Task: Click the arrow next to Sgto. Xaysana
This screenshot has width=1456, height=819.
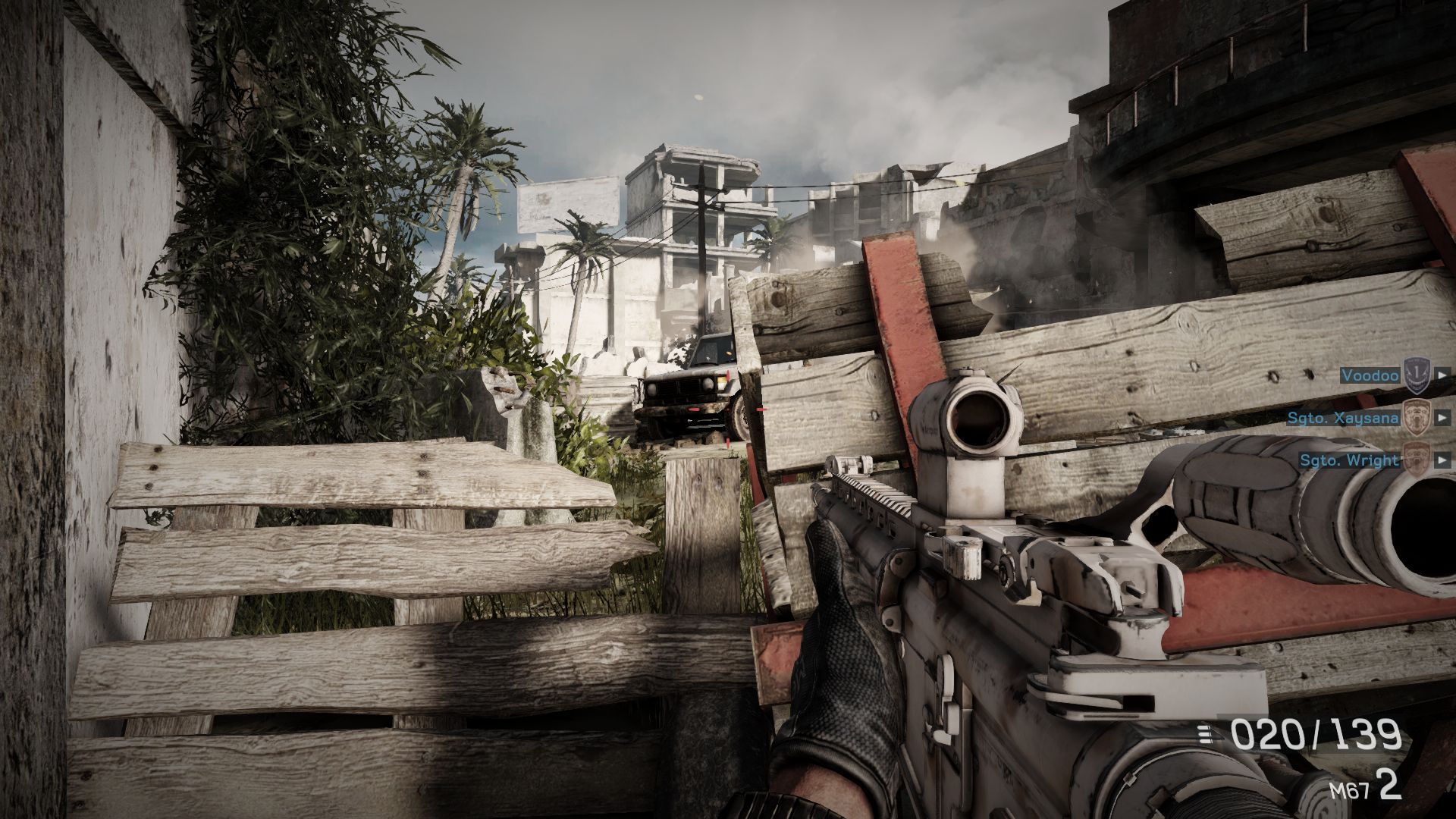Action: point(1440,417)
